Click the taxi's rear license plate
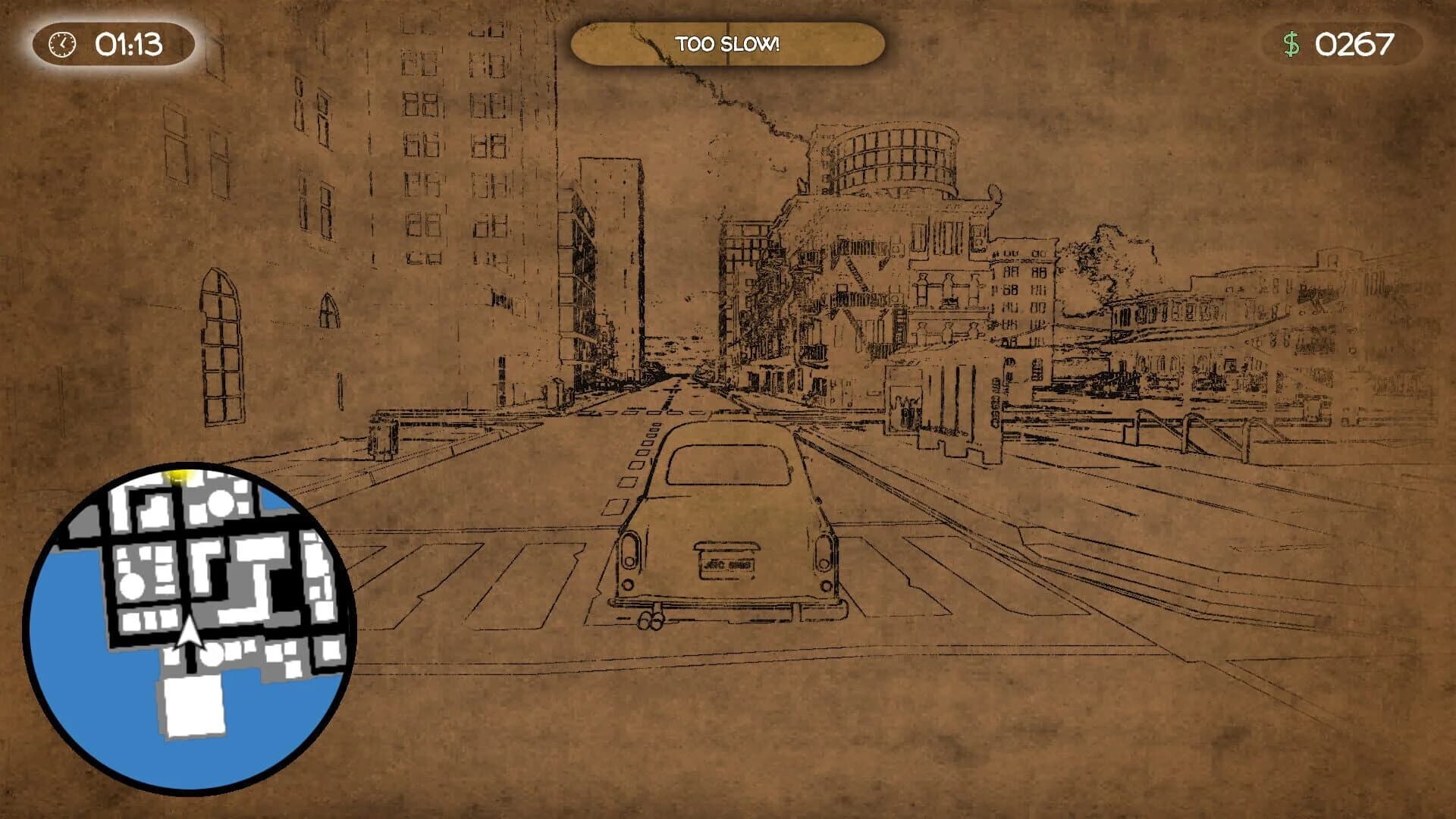The width and height of the screenshot is (1456, 819). click(x=726, y=567)
